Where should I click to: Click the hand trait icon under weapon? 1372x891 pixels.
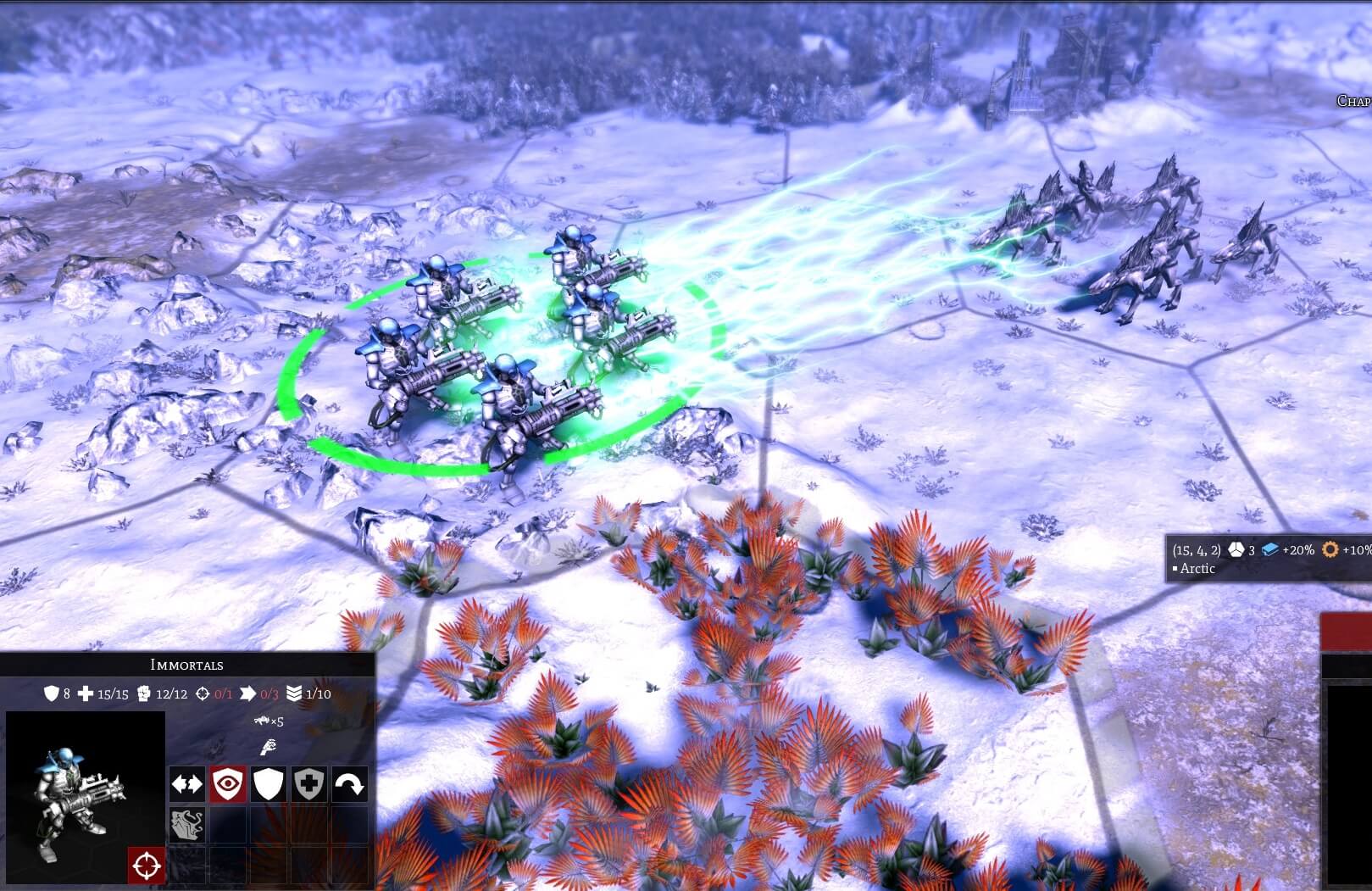[x=268, y=748]
